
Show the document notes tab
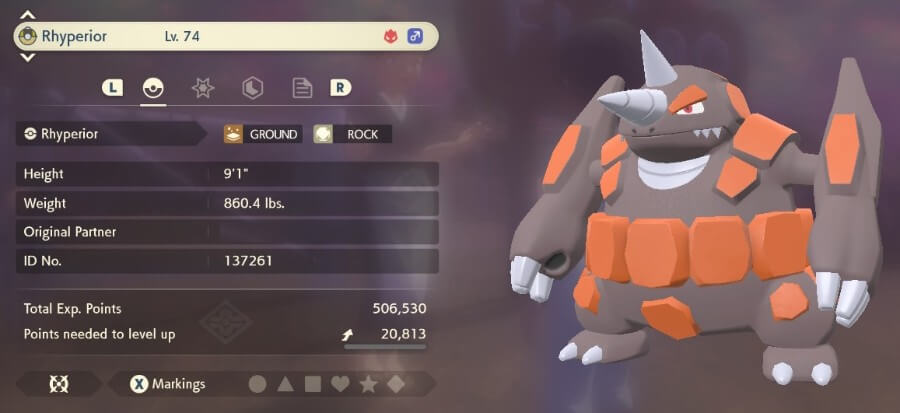(302, 88)
